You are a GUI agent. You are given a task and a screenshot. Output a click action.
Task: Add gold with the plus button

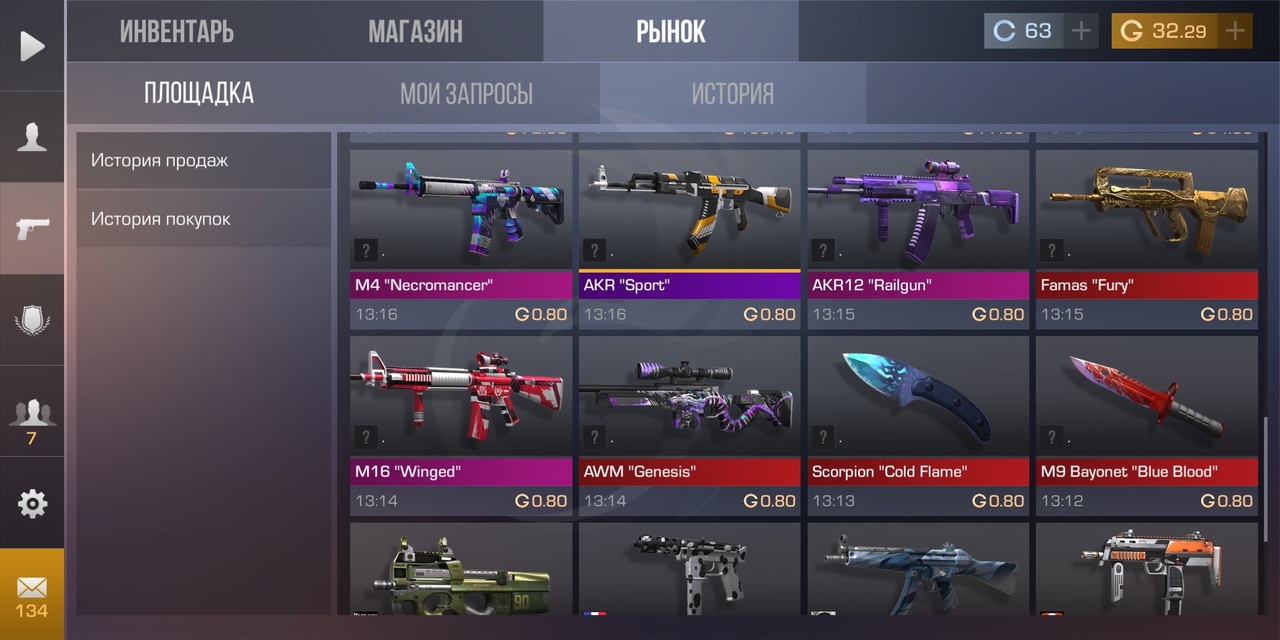[x=1236, y=31]
